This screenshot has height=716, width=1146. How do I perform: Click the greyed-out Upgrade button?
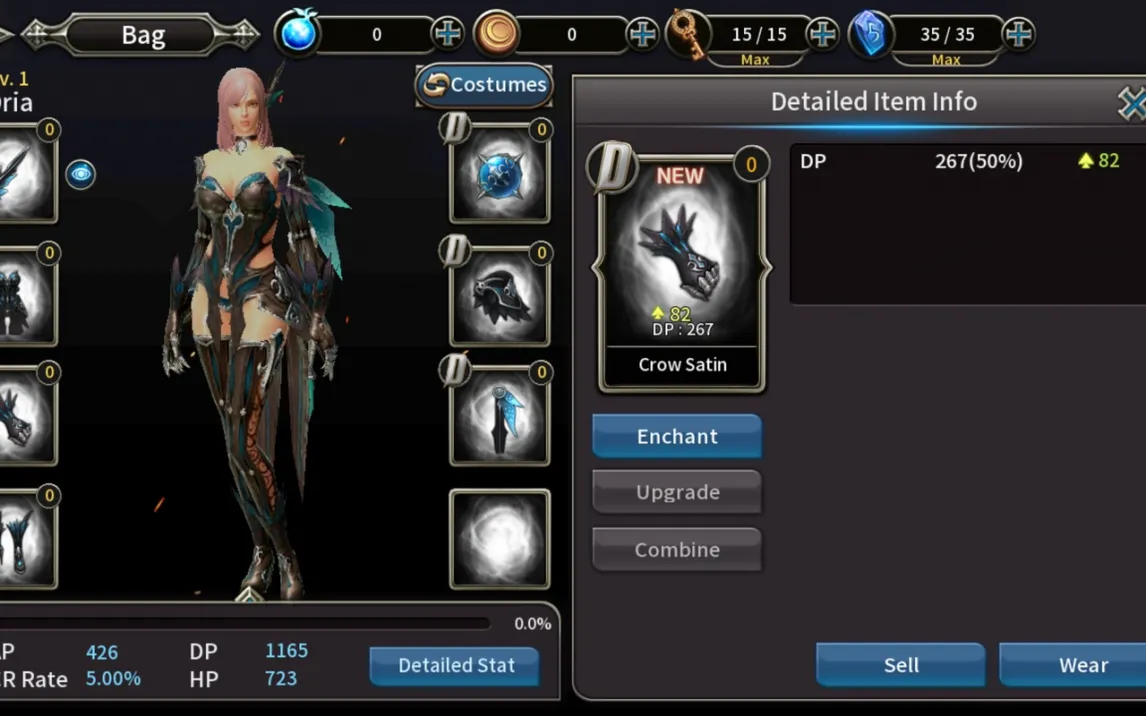point(677,493)
